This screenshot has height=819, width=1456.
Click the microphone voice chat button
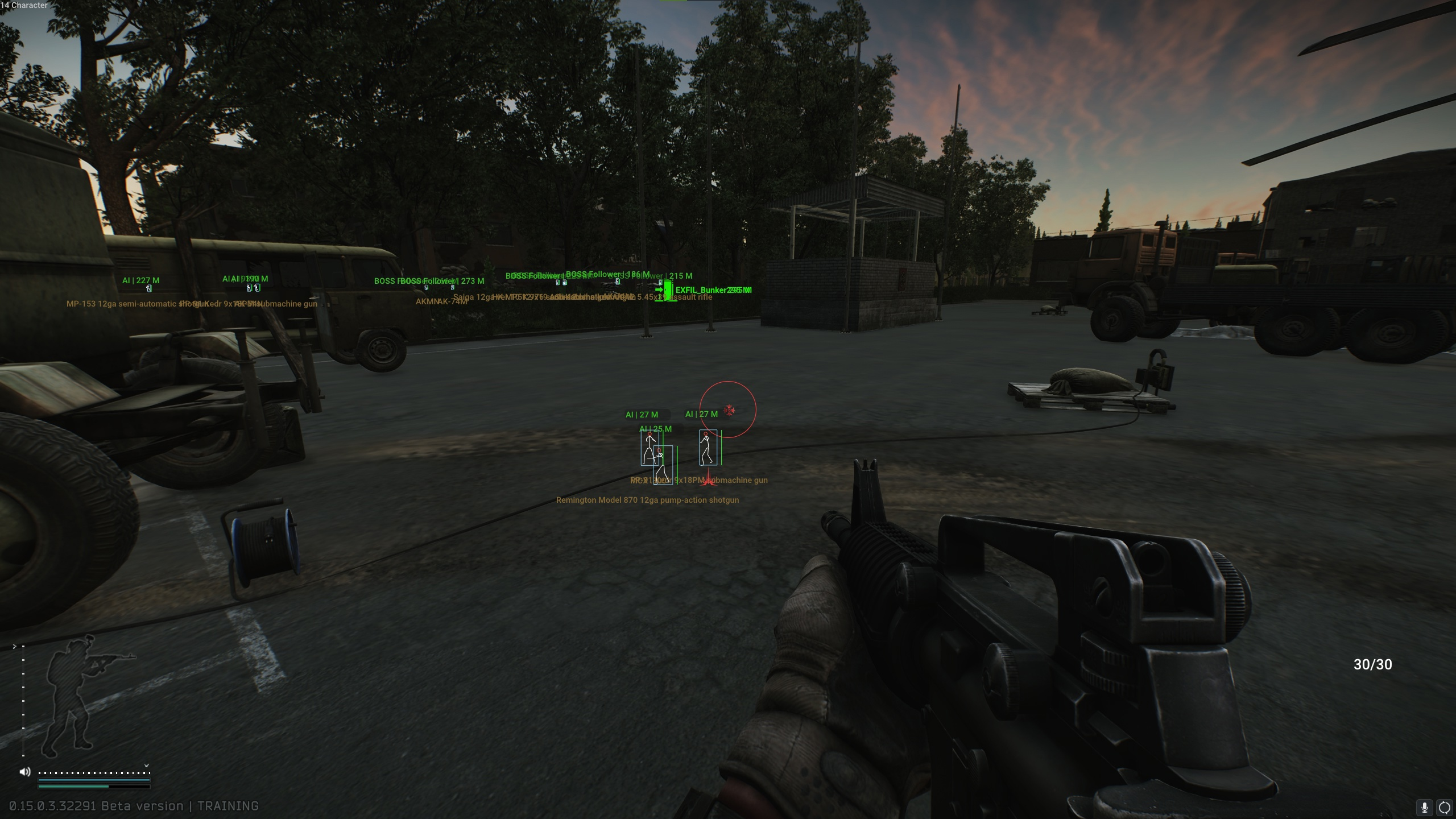[1424, 807]
